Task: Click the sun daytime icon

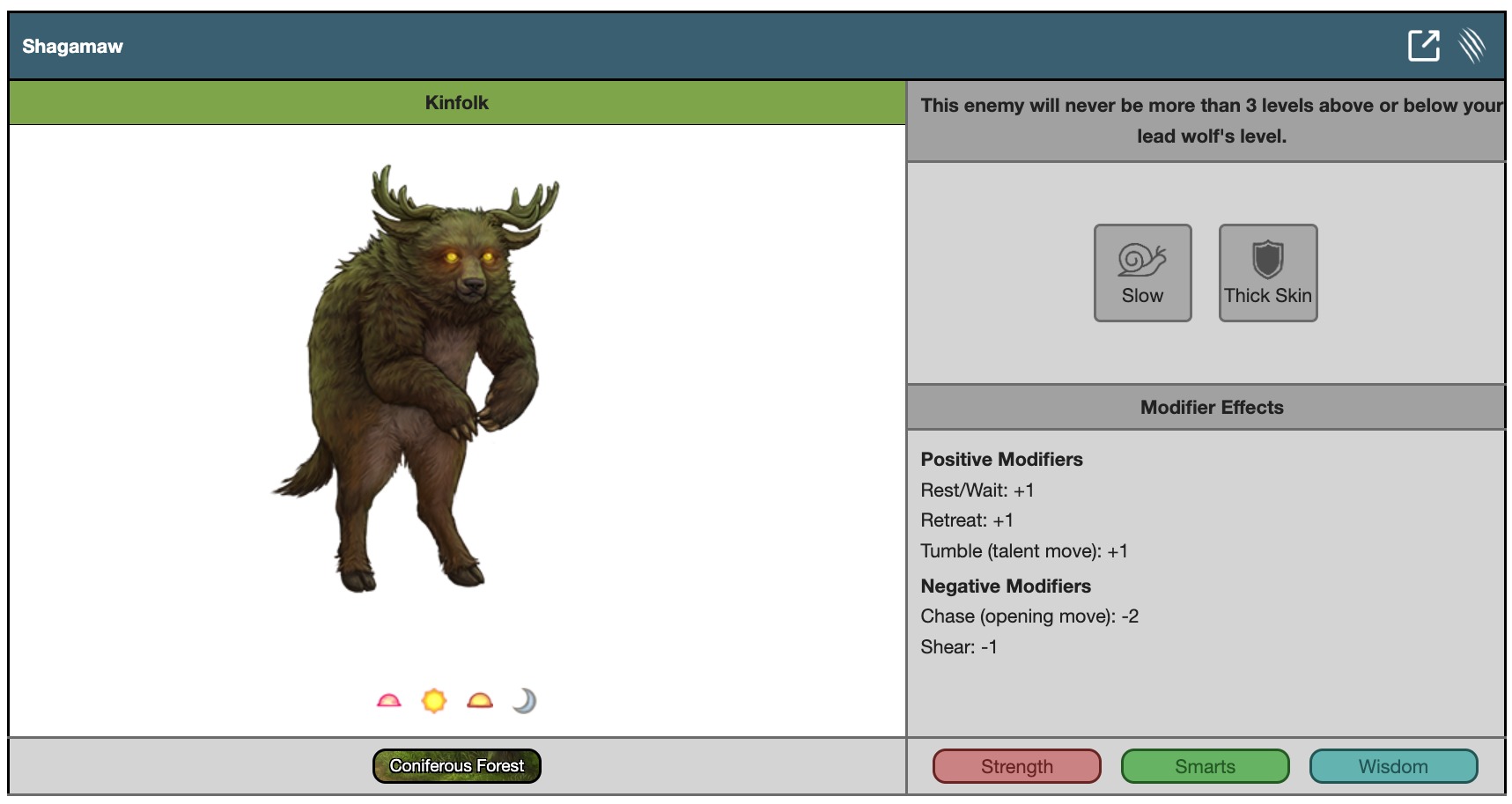Action: (434, 701)
